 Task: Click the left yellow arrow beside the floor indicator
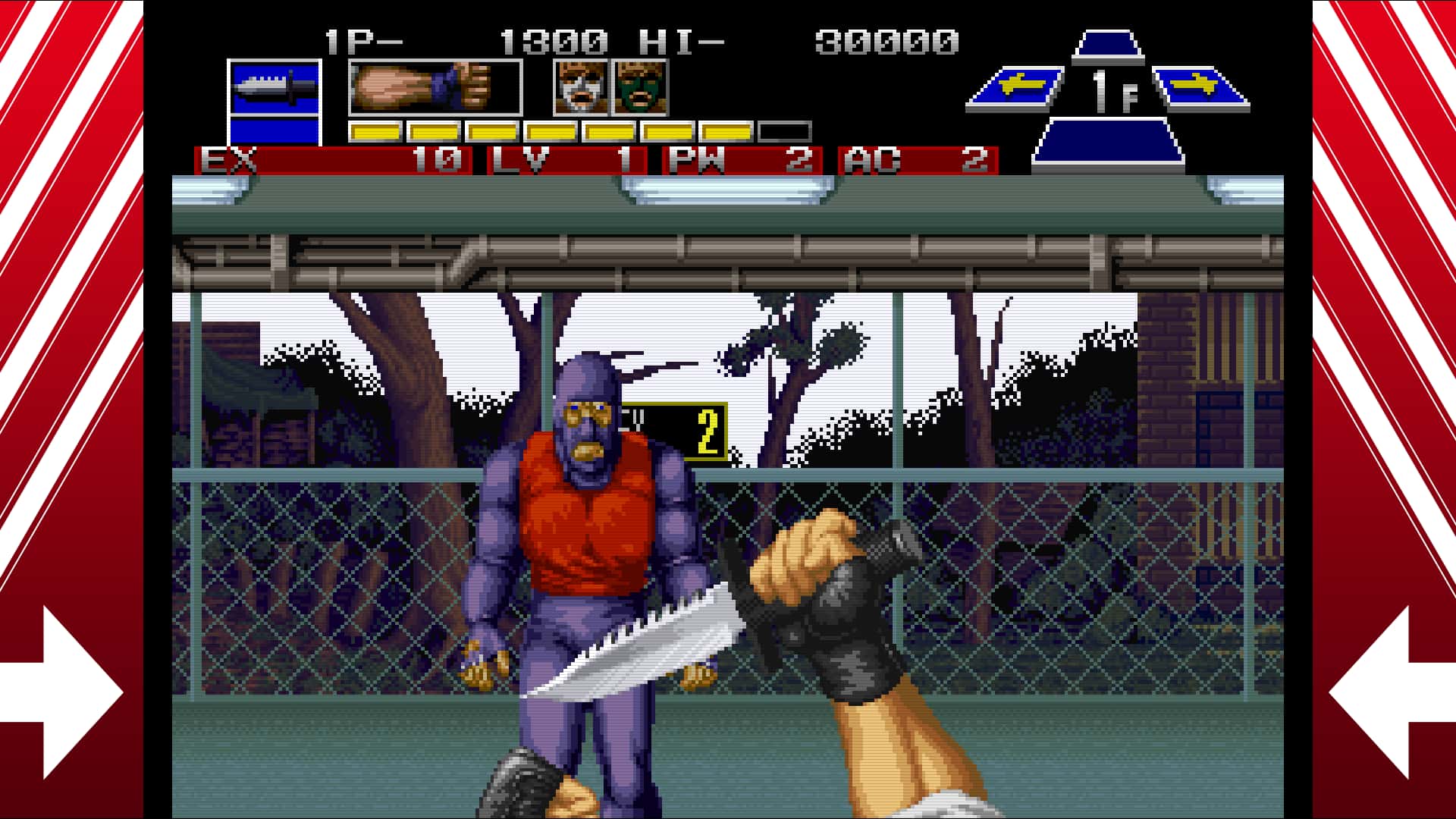[1021, 83]
